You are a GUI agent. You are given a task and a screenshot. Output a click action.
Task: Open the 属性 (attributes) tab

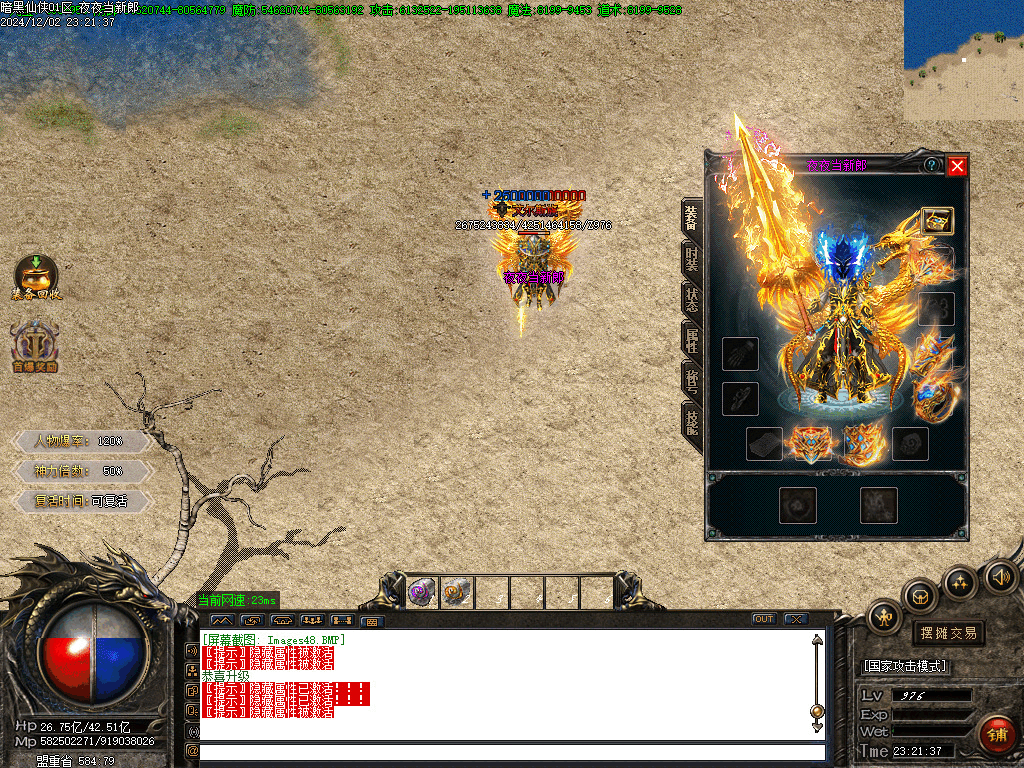coord(692,340)
